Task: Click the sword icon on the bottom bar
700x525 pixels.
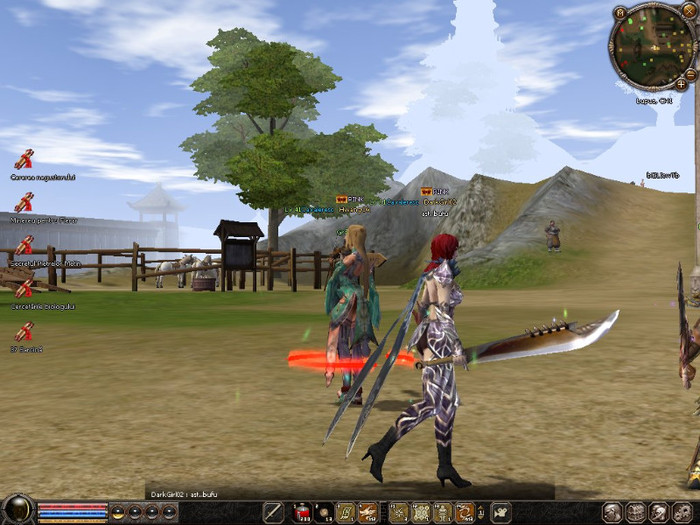Action: tap(273, 513)
